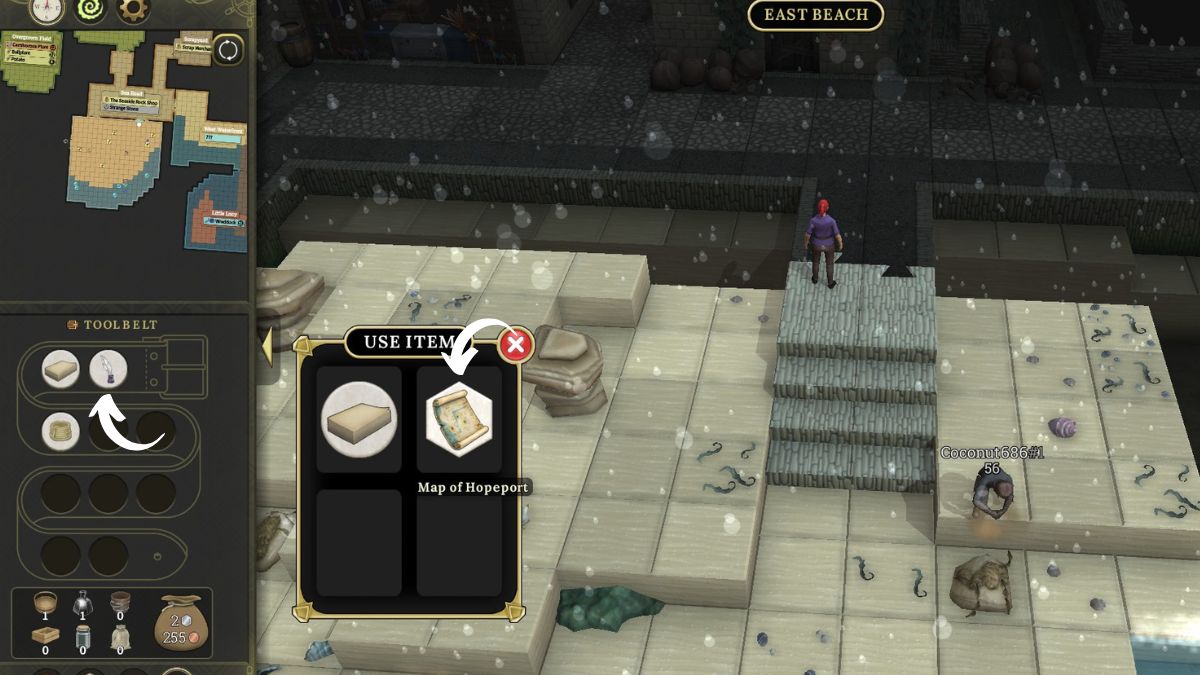
Task: Close the Use Item popup
Action: coord(516,346)
